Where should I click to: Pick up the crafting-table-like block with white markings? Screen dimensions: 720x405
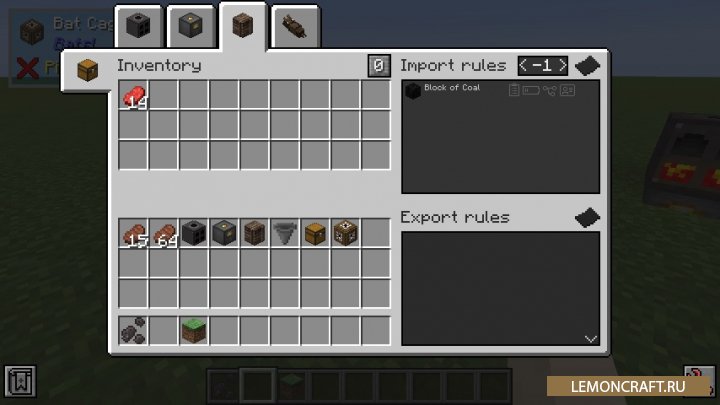(x=344, y=233)
